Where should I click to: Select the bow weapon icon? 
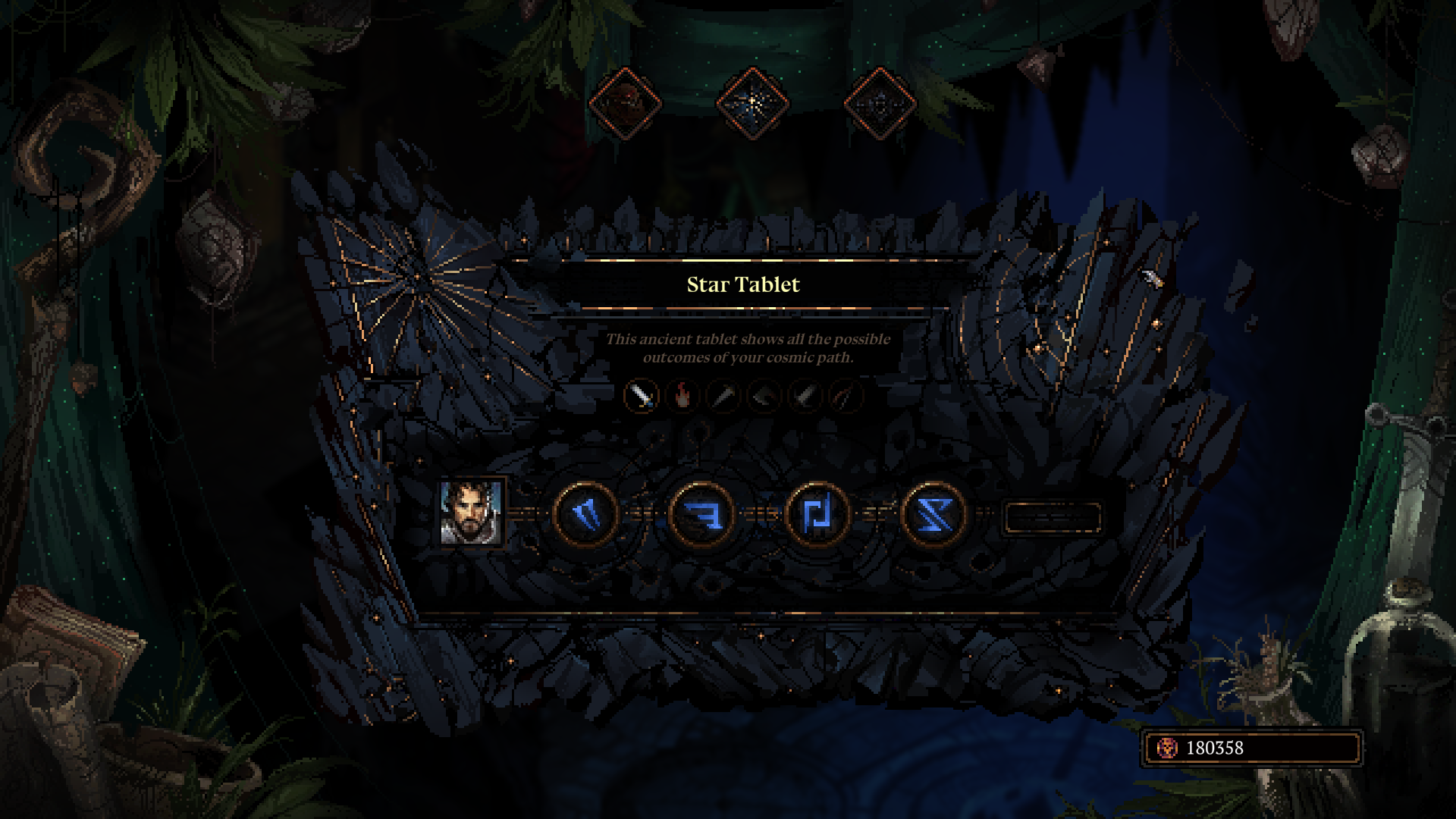(846, 395)
